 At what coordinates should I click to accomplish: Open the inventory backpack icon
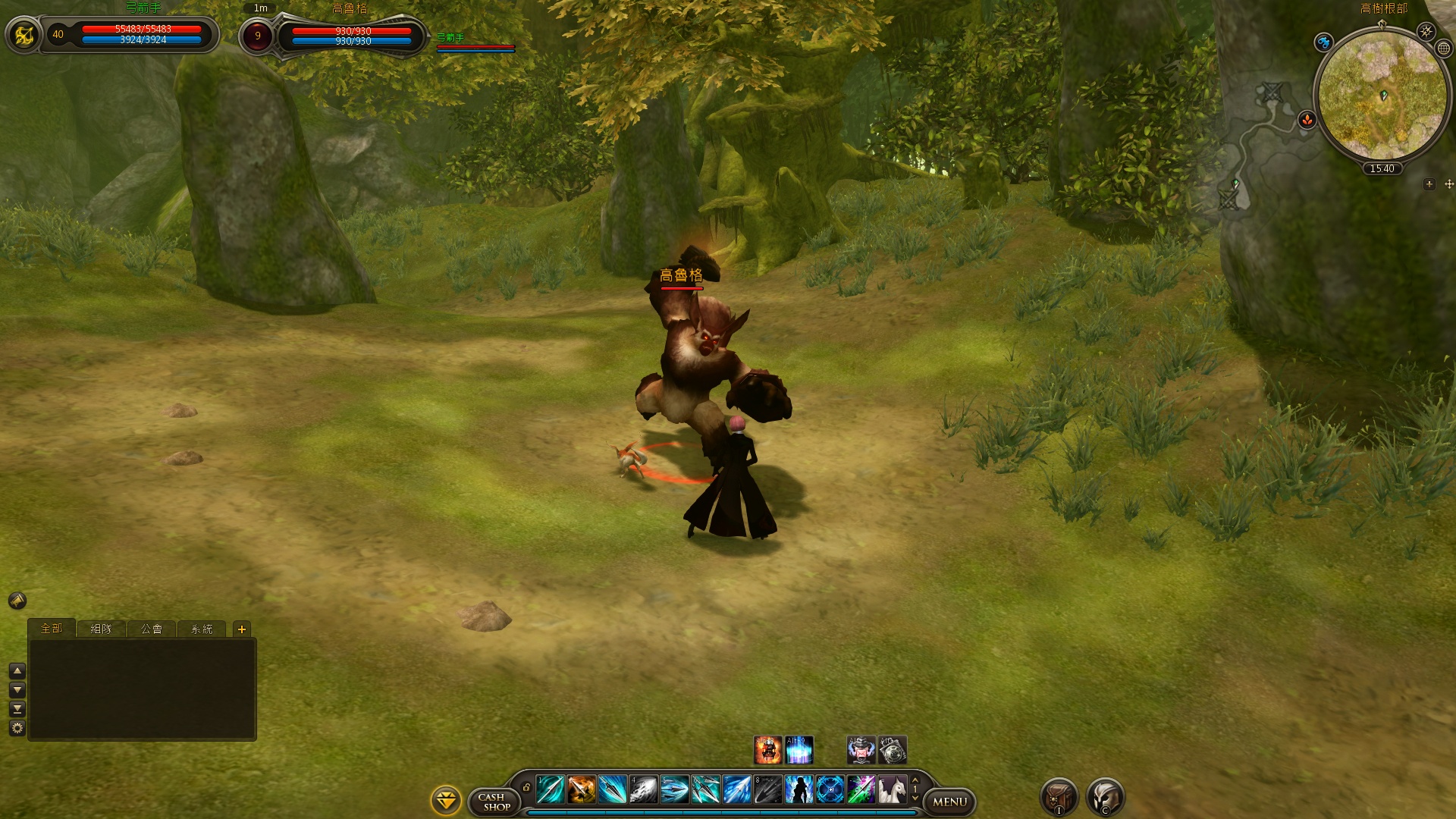click(1059, 797)
